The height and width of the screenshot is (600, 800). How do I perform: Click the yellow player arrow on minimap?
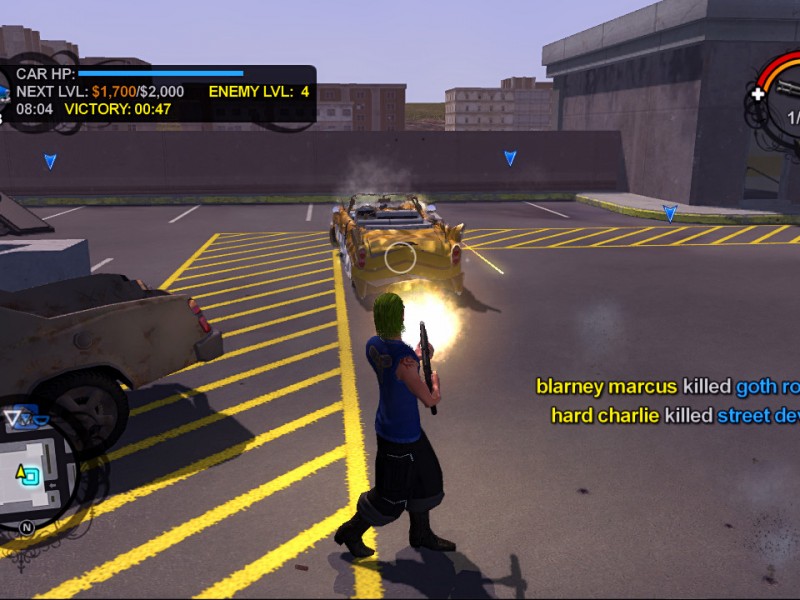coord(20,470)
